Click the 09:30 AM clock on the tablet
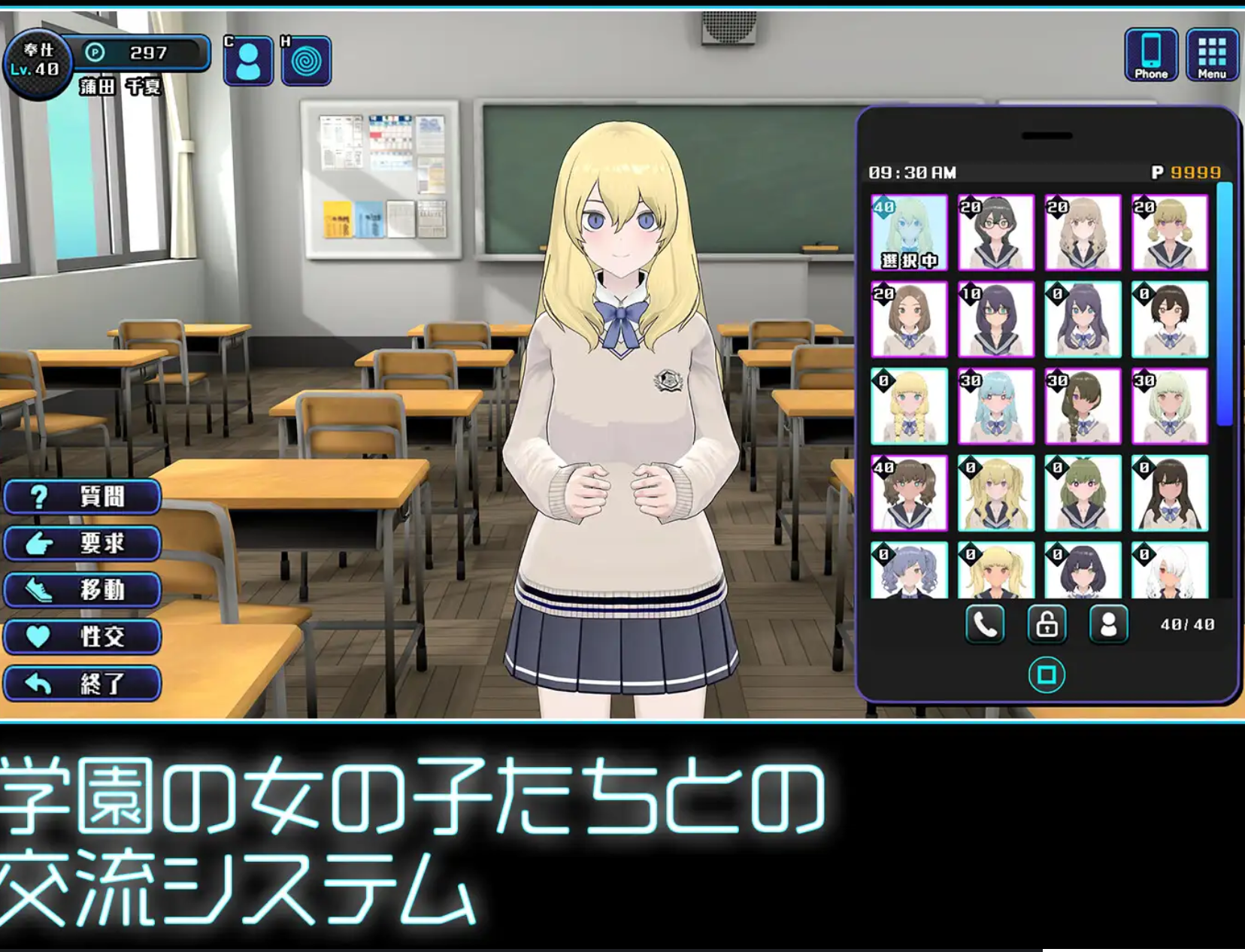This screenshot has height=952, width=1245. (911, 171)
